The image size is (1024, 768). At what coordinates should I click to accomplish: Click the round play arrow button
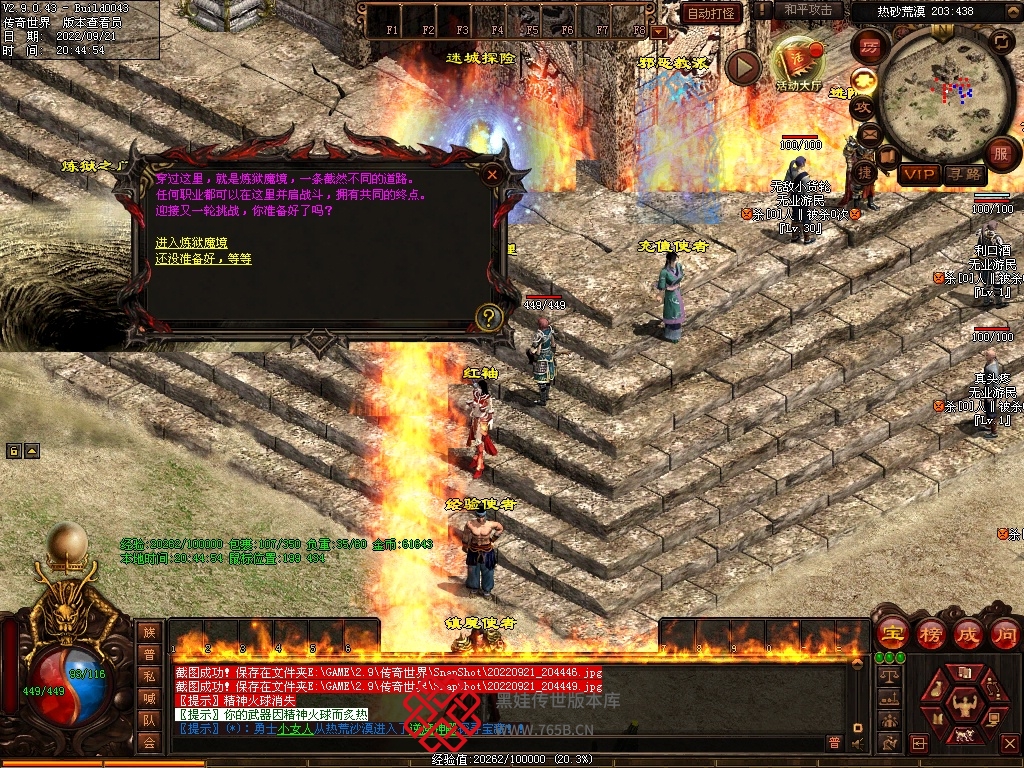coord(743,67)
